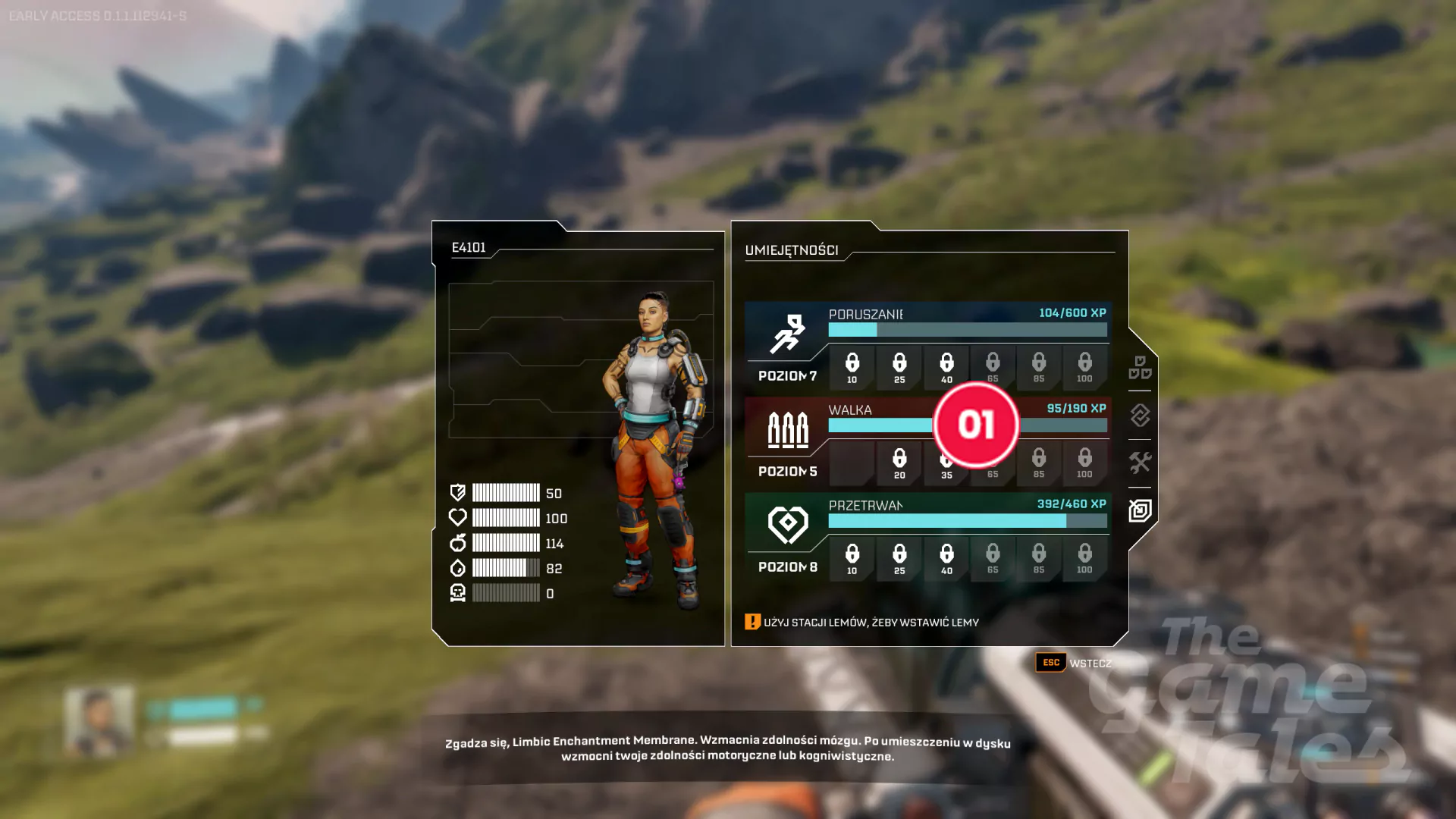Screen dimensions: 1456x819
Task: Click the level 20 locked slot under Walka
Action: (x=899, y=463)
